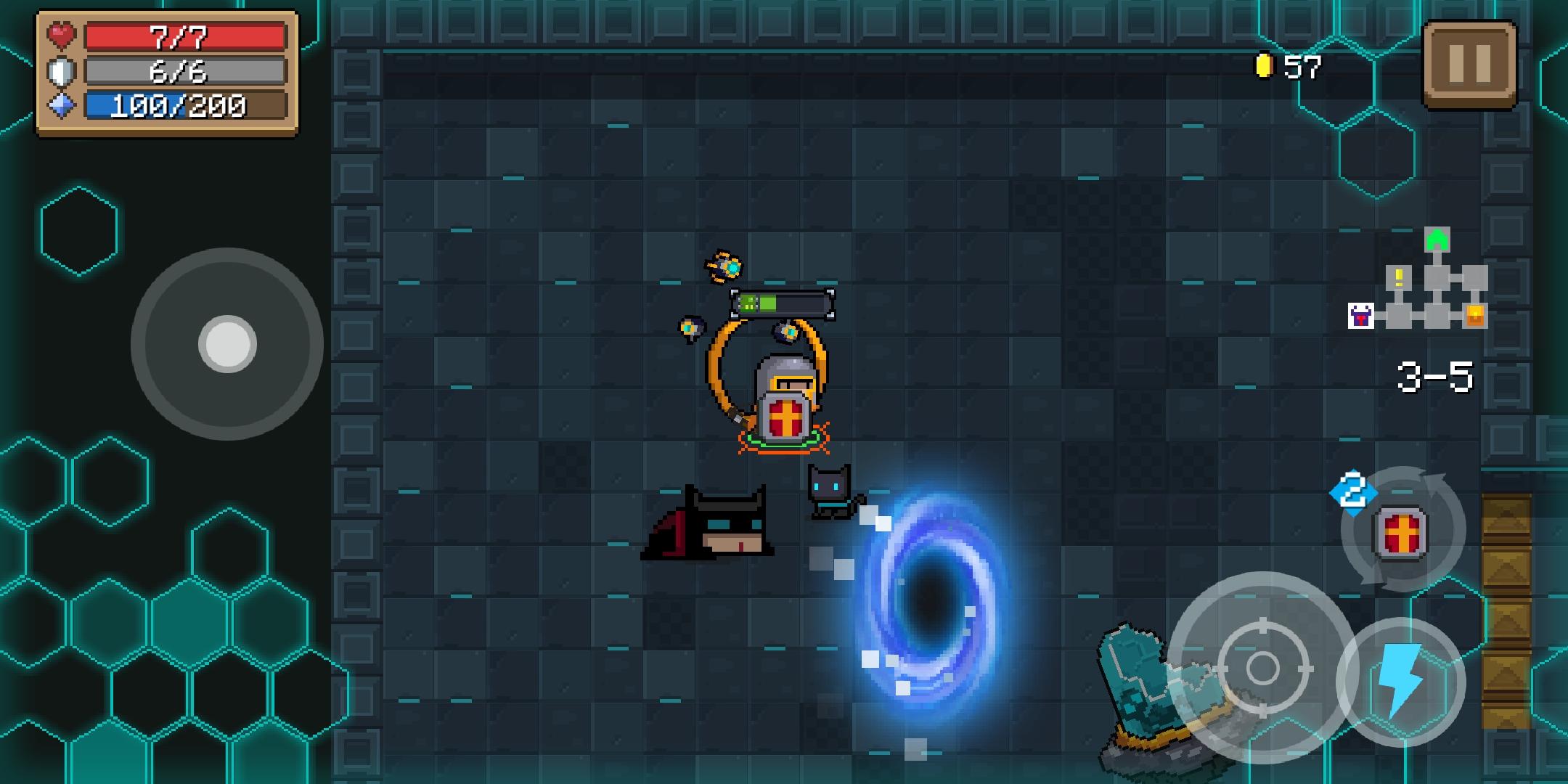Select the heart icon next to health bar
The image size is (1568, 784).
click(x=62, y=33)
